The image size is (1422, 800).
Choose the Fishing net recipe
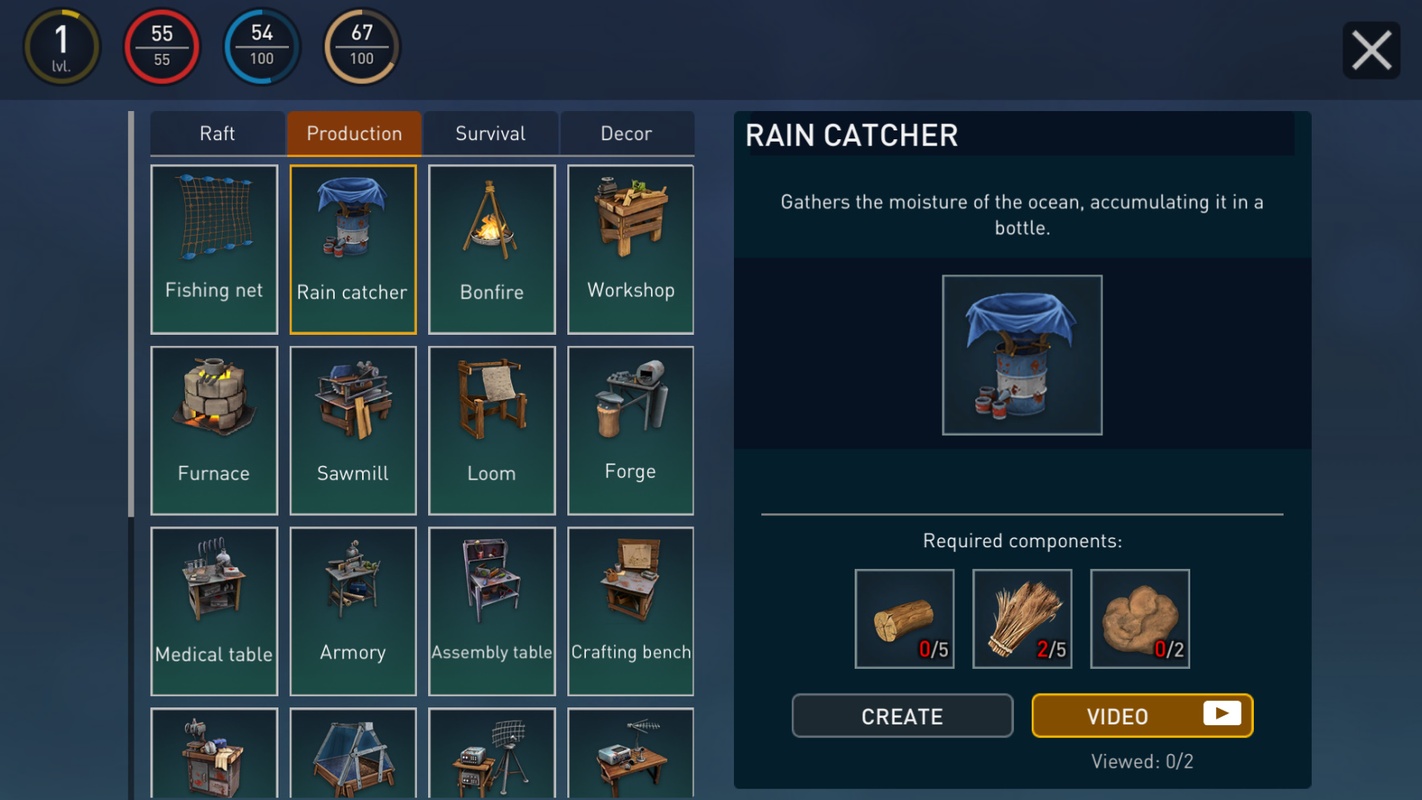[214, 249]
